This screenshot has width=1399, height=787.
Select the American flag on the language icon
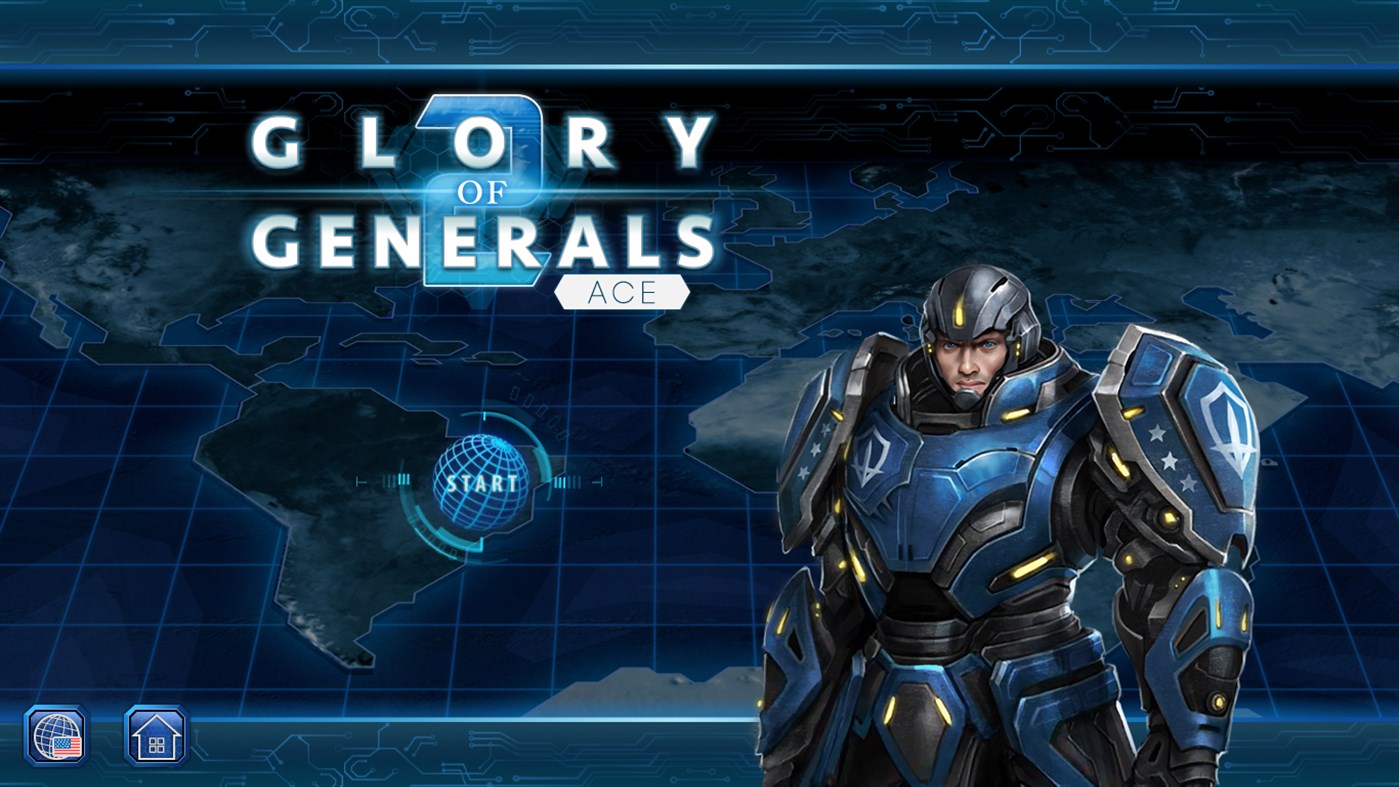pos(66,748)
